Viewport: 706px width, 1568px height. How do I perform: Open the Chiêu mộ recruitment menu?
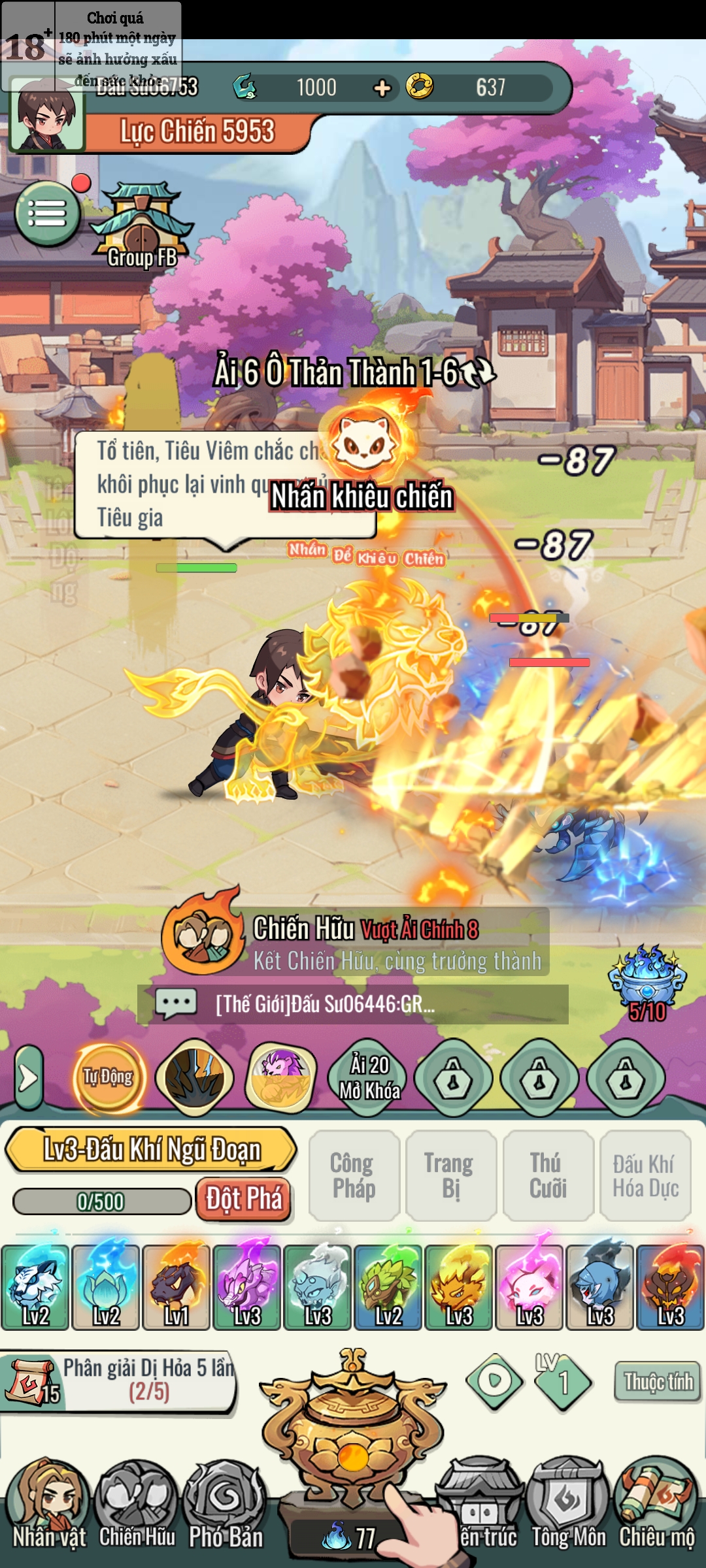[x=657, y=1509]
